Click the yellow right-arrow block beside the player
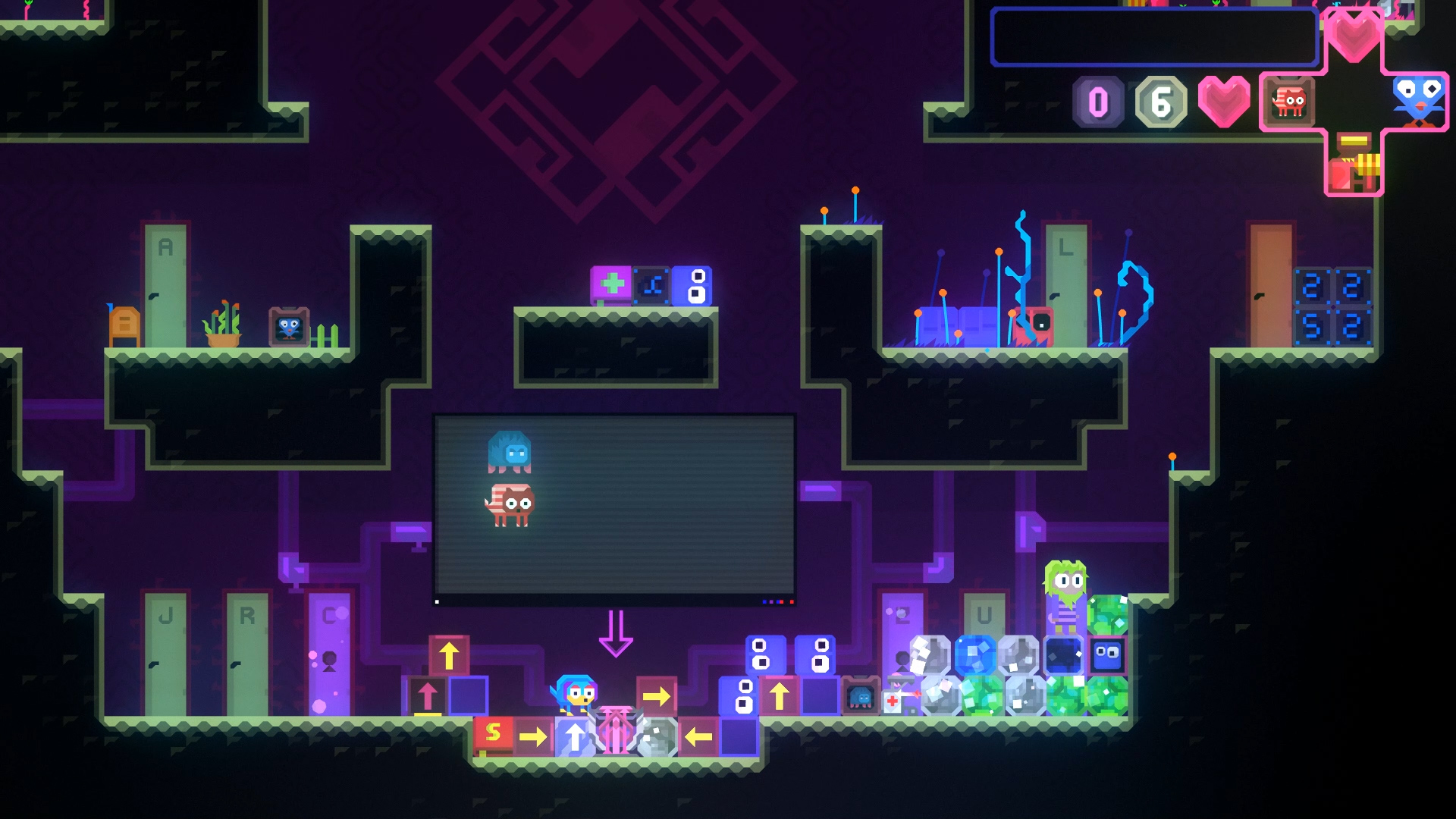Image resolution: width=1456 pixels, height=819 pixels. [657, 695]
